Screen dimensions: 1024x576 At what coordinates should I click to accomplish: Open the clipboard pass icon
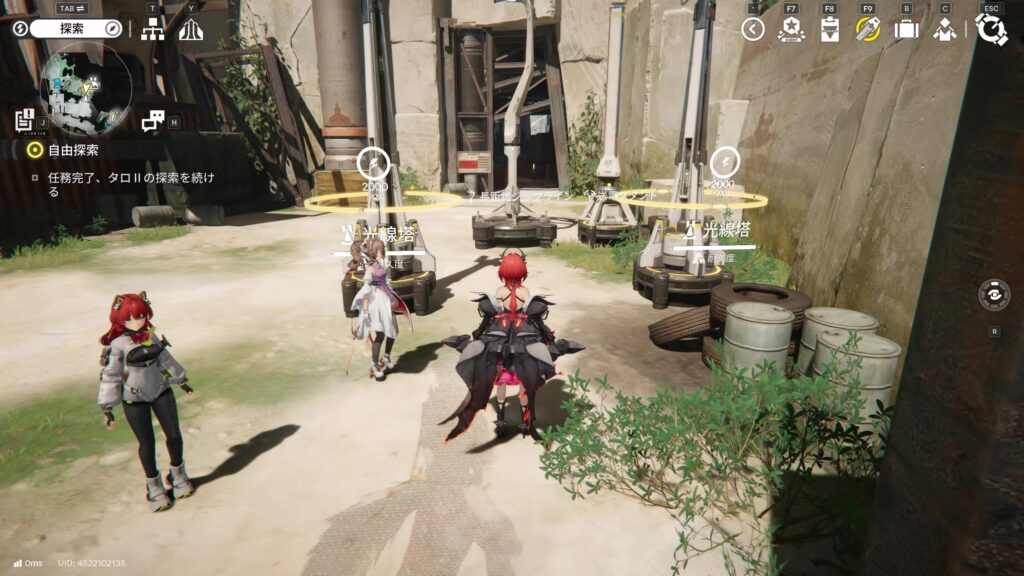(x=829, y=29)
